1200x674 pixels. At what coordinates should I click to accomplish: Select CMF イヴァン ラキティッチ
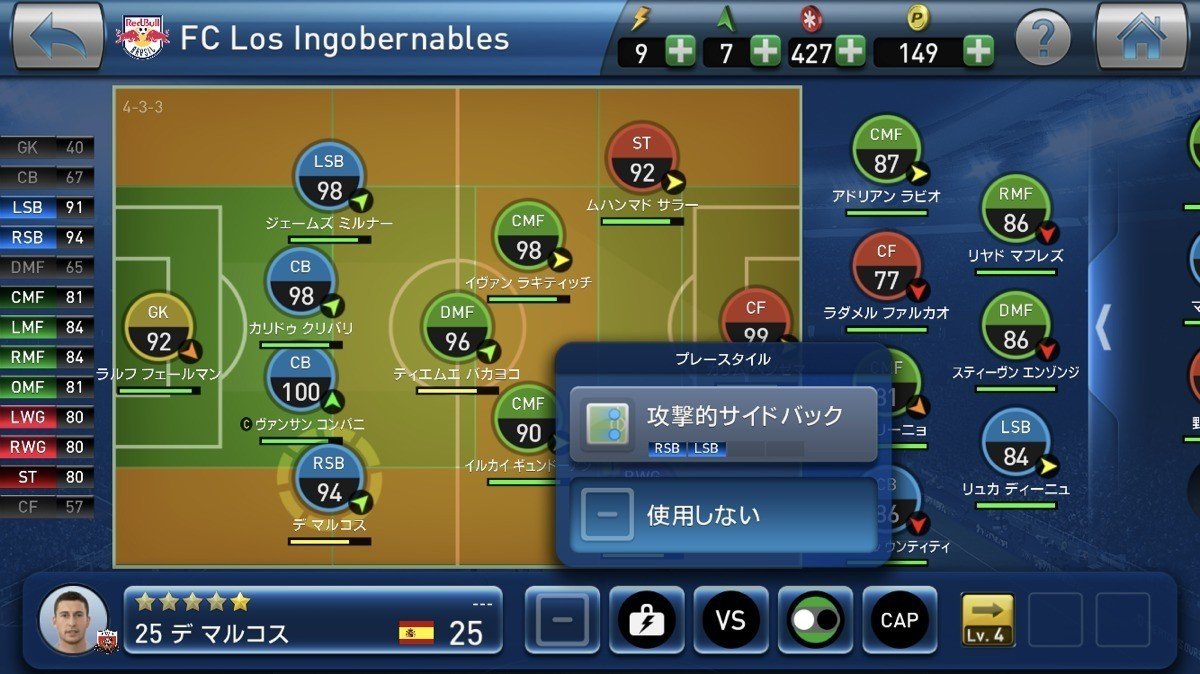pos(528,237)
